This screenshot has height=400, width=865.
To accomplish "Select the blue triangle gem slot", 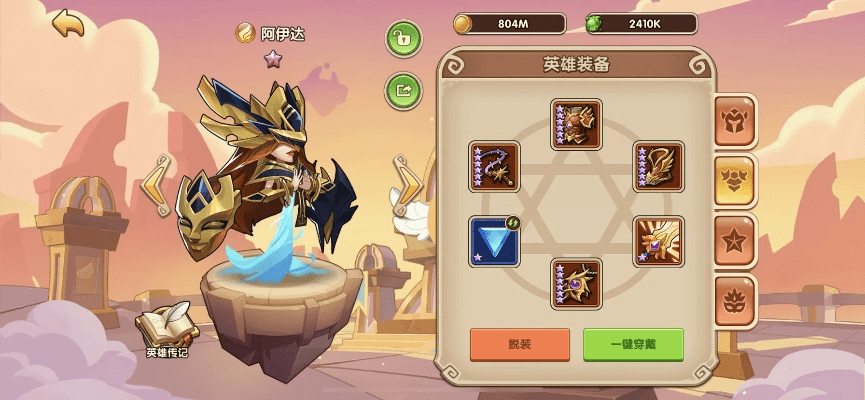I will tap(494, 242).
